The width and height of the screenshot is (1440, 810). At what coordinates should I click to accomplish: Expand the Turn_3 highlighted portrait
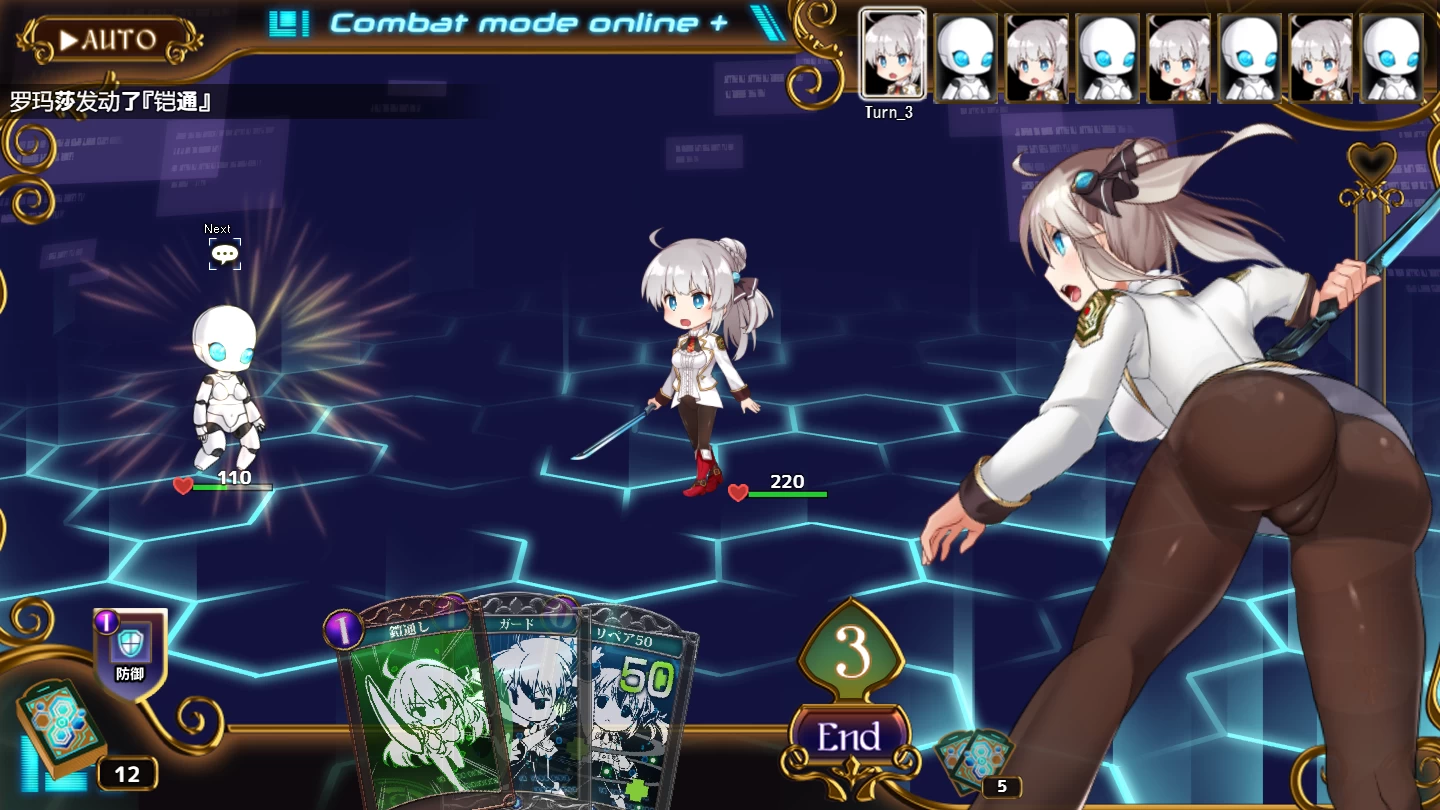pyautogui.click(x=889, y=55)
